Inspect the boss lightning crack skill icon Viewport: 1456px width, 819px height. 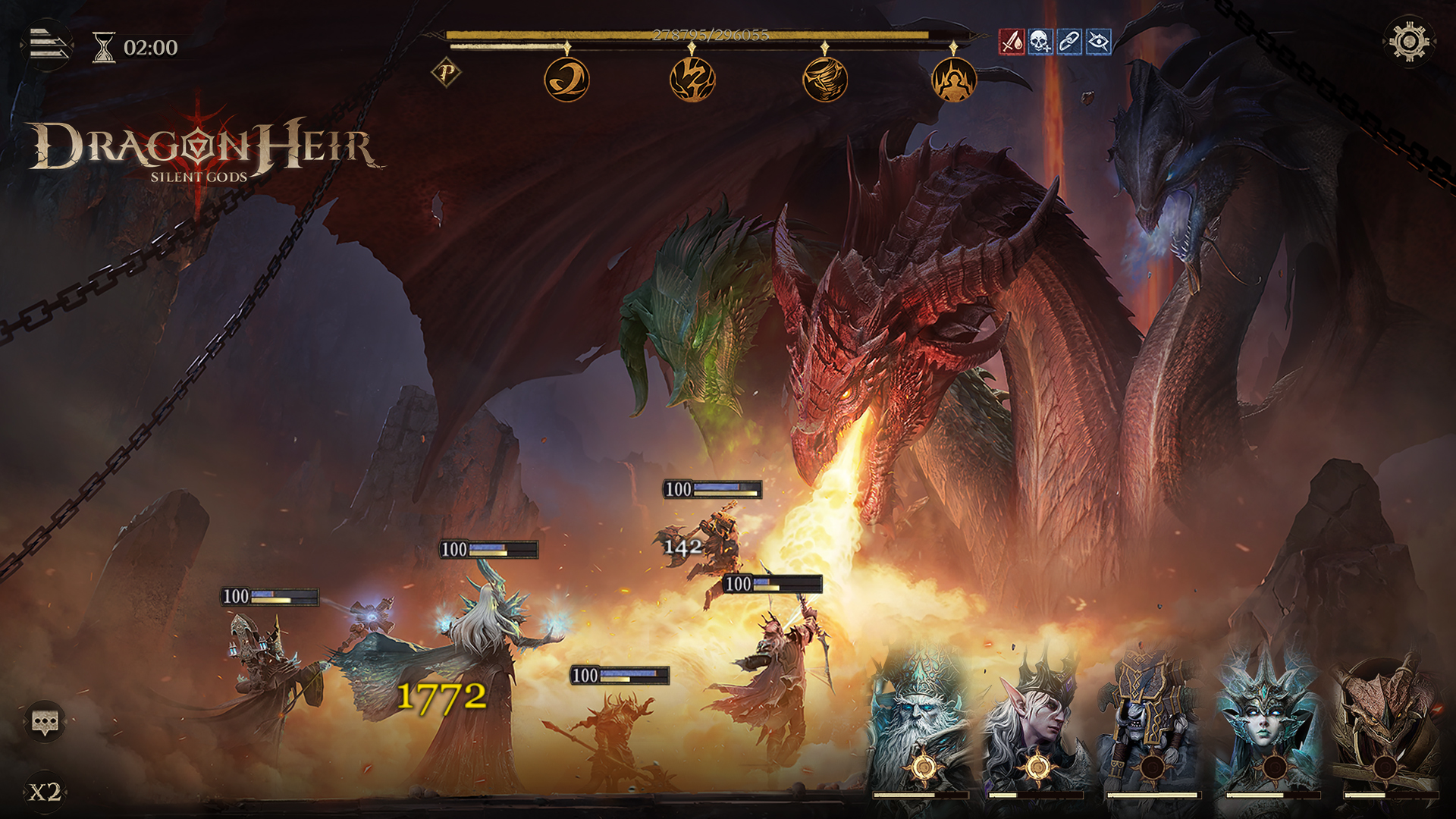coord(692,80)
